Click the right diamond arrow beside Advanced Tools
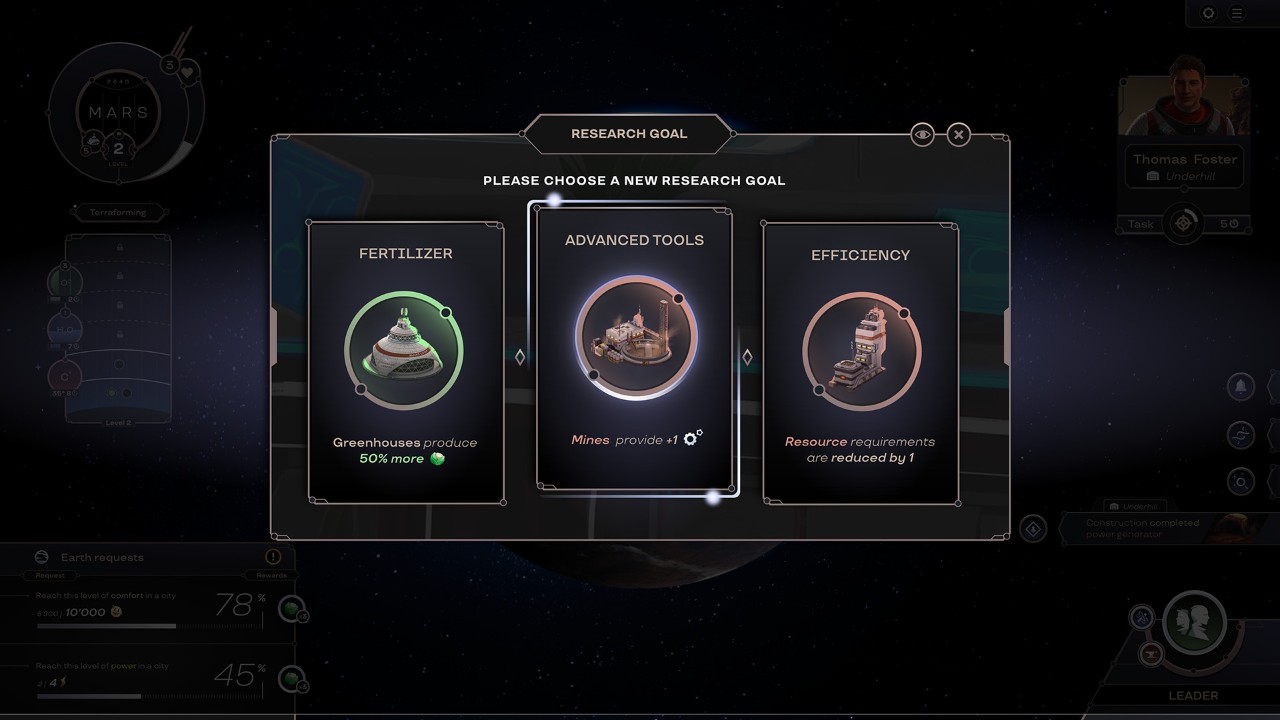Image resolution: width=1280 pixels, height=720 pixels. [x=746, y=355]
